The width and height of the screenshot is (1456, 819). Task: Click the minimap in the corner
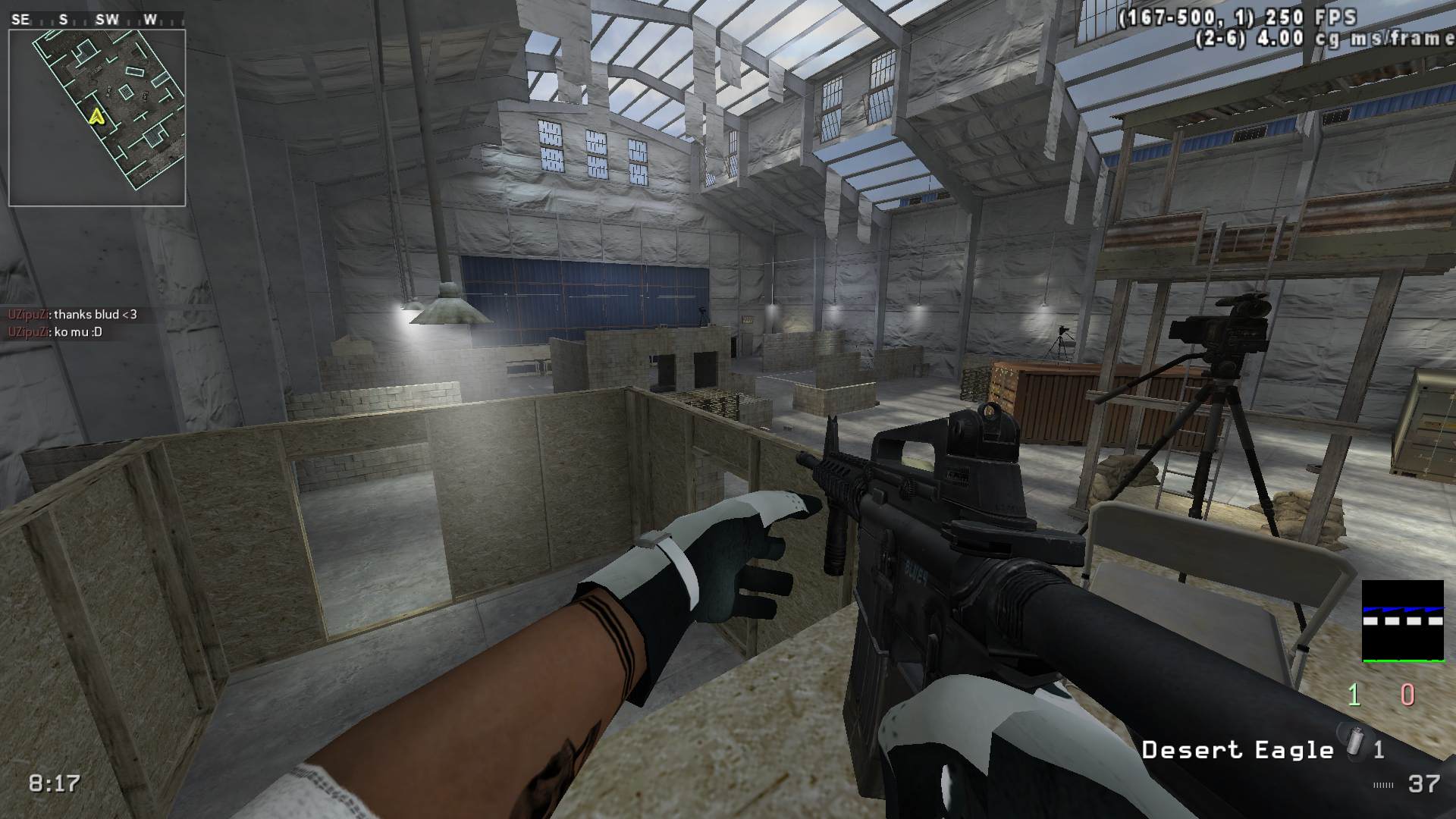[x=97, y=118]
